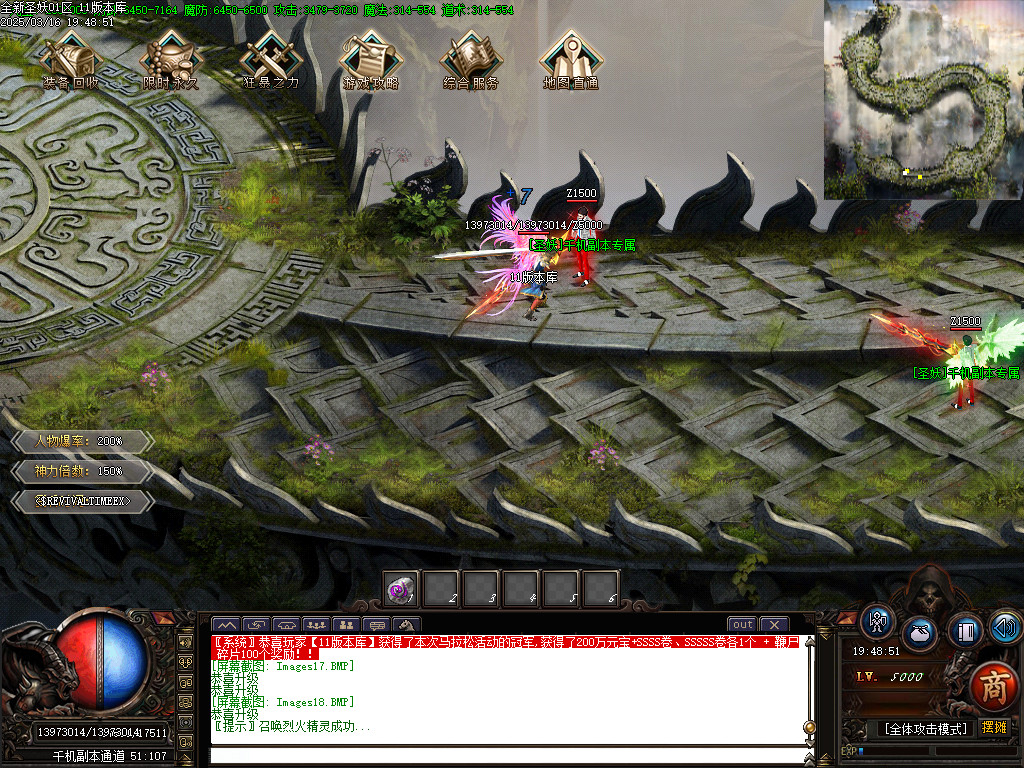
Task: Toggle the sound speaker icon
Action: click(x=1006, y=628)
